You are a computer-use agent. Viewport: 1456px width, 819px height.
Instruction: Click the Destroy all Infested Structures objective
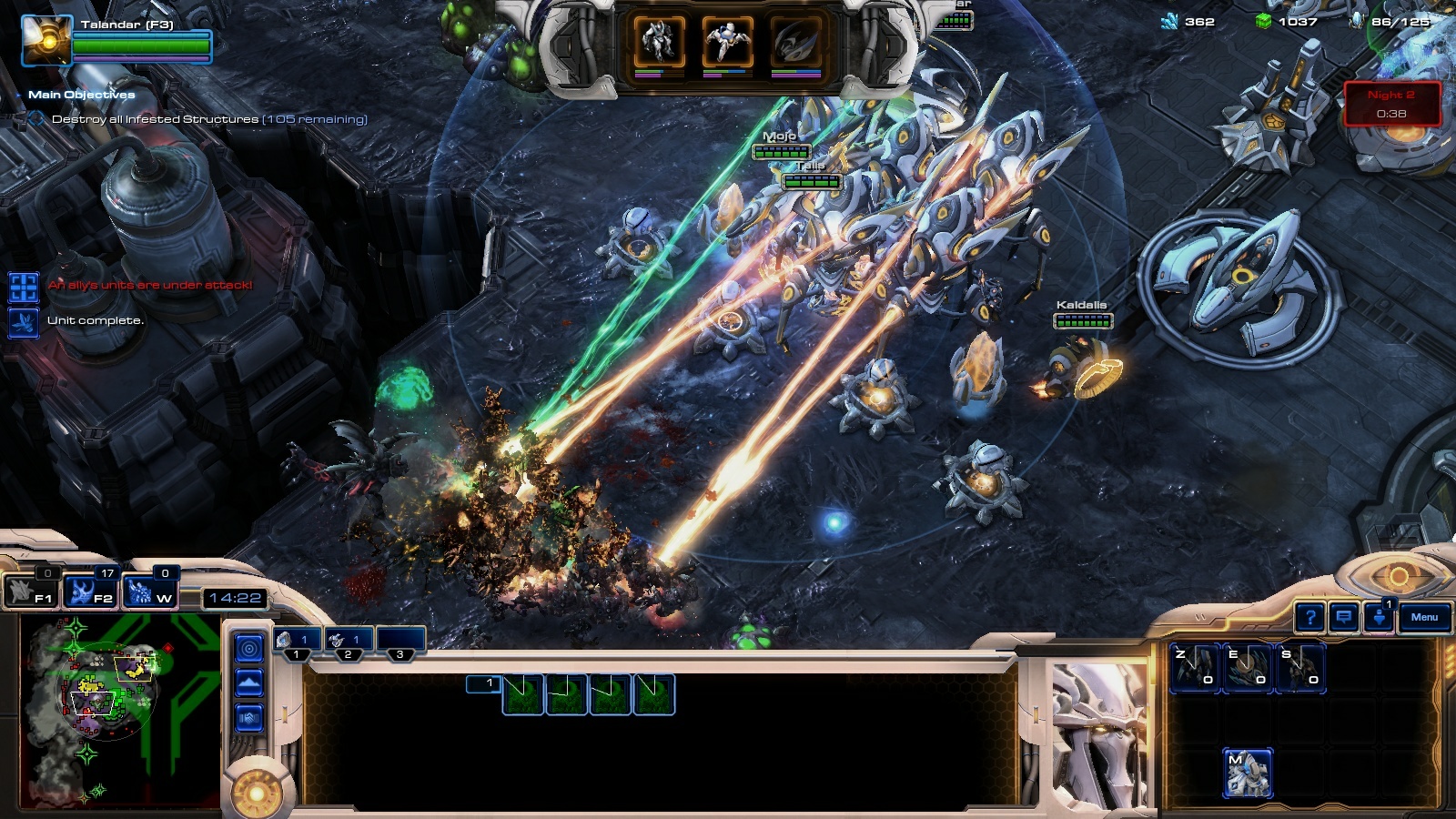pos(209,119)
